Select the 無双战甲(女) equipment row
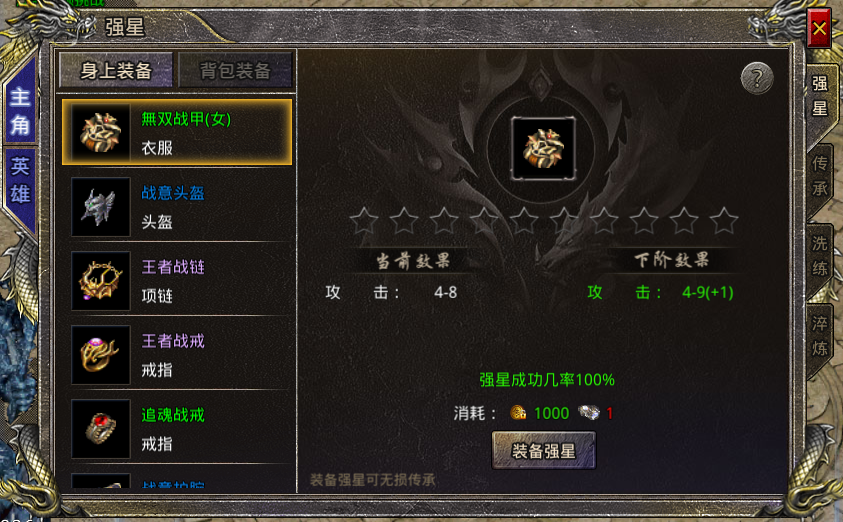Screen dimensions: 843x522 pos(177,131)
